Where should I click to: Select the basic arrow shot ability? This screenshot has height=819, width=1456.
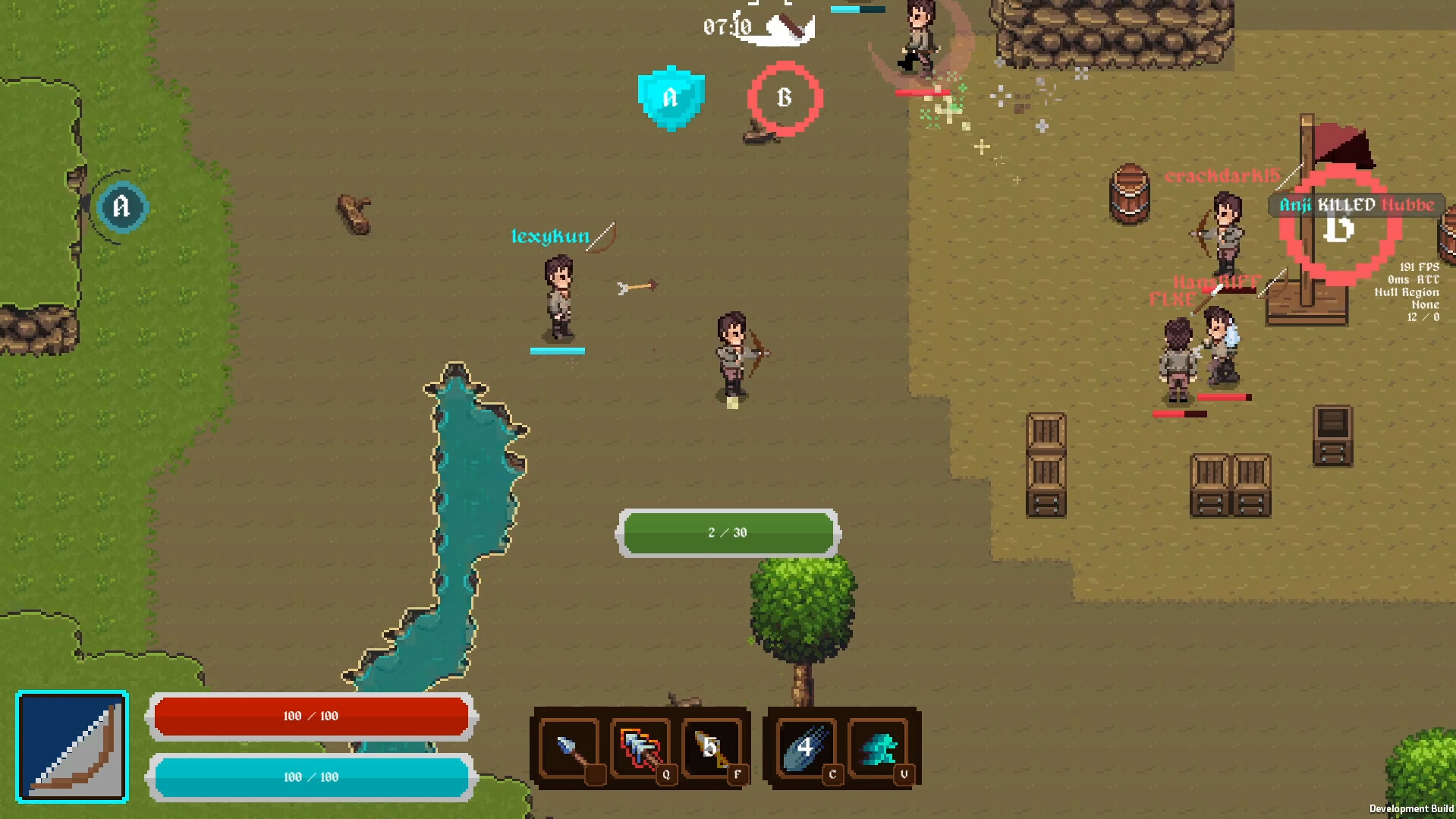pyautogui.click(x=570, y=748)
